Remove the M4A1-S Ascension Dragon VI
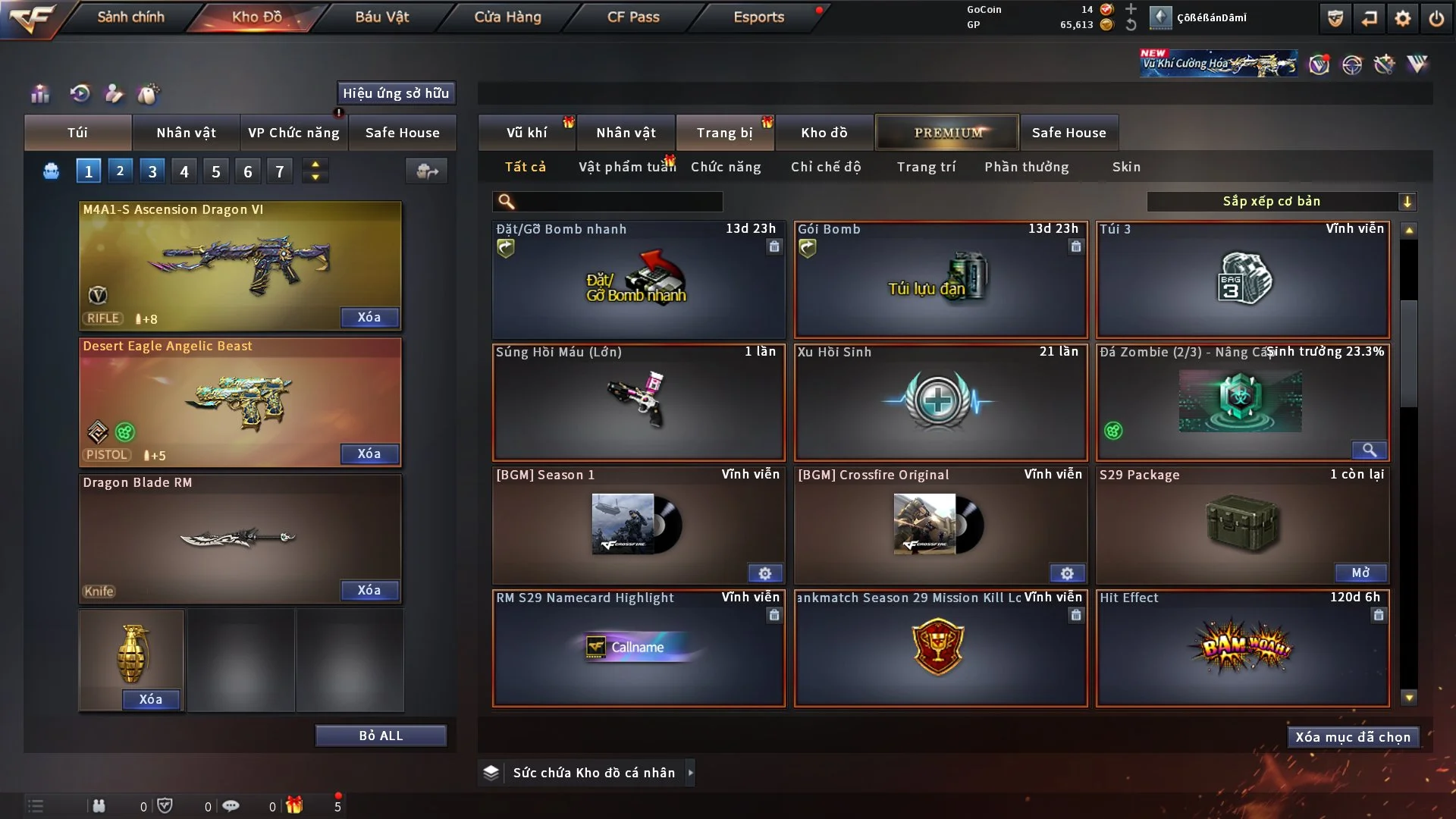This screenshot has width=1456, height=819. tap(369, 317)
